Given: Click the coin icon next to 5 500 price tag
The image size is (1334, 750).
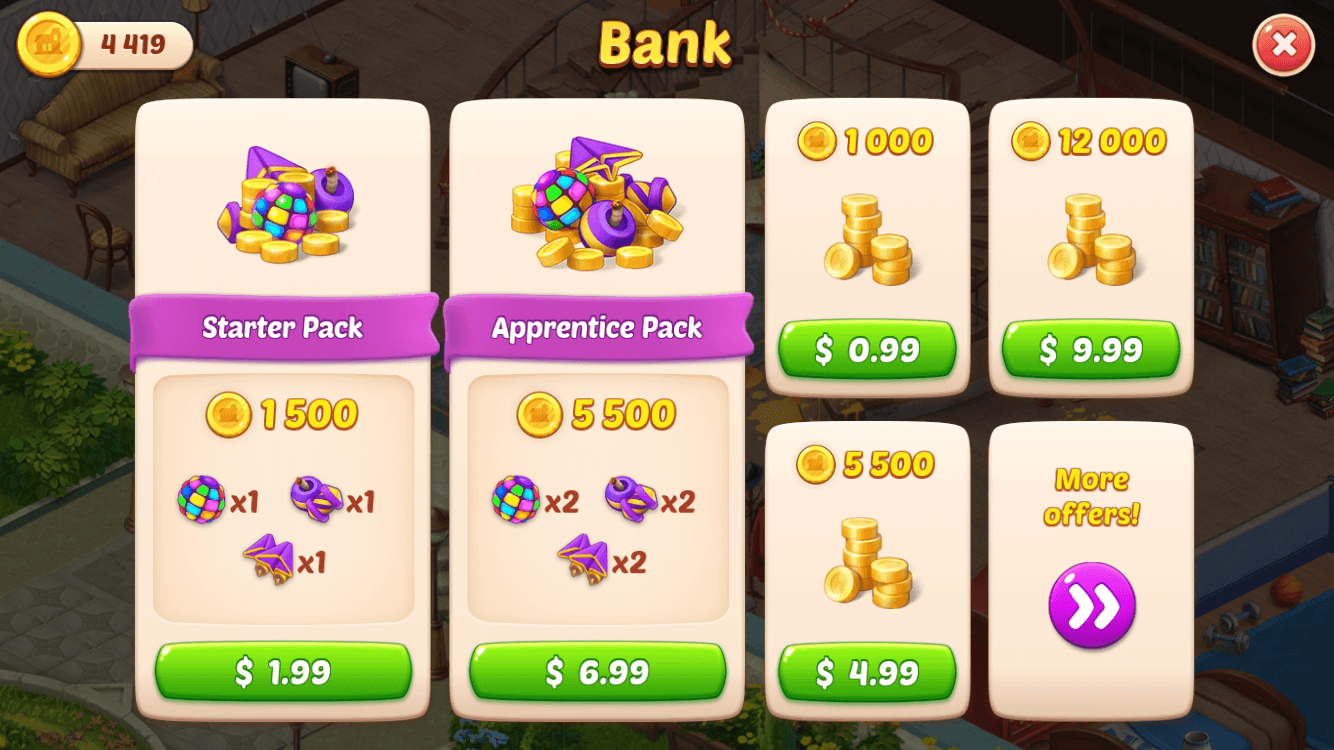Looking at the screenshot, I should coord(818,463).
